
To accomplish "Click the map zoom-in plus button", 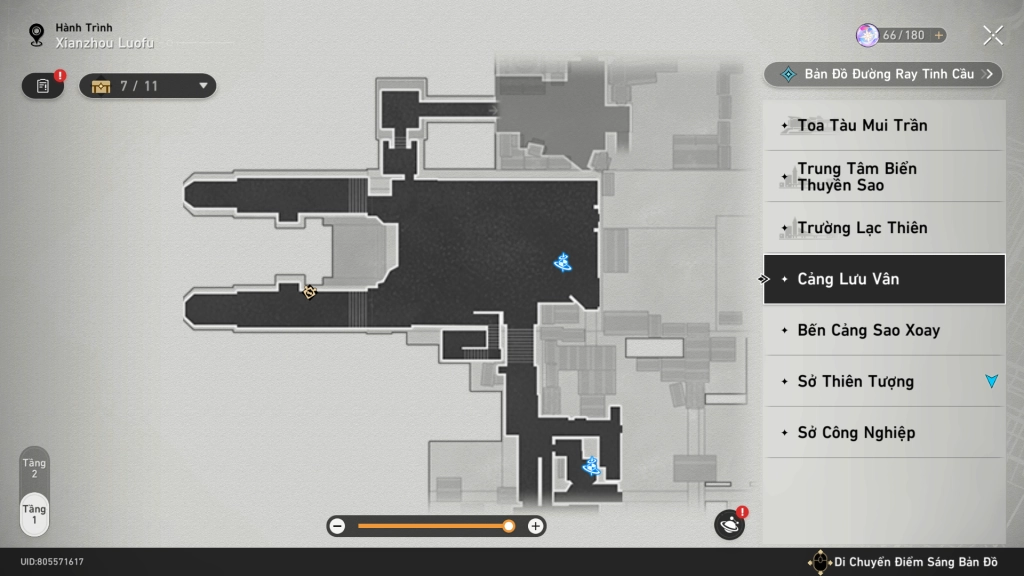I will 535,526.
